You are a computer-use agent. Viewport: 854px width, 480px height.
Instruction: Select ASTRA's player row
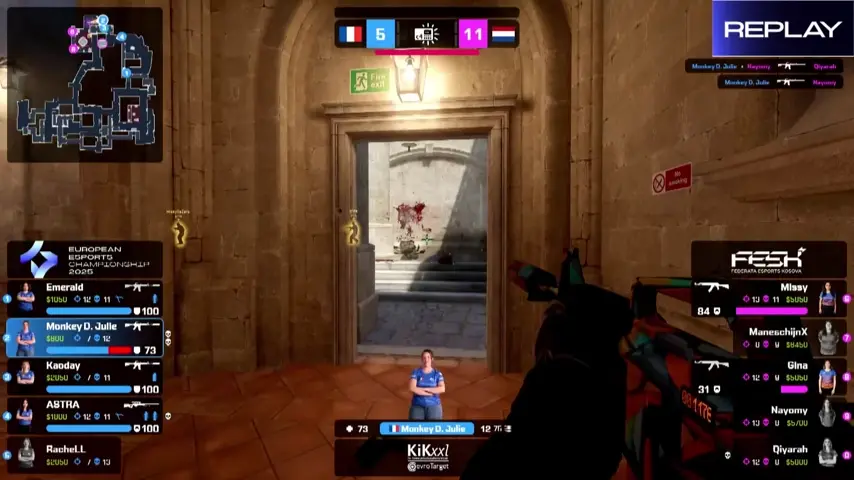click(x=84, y=416)
